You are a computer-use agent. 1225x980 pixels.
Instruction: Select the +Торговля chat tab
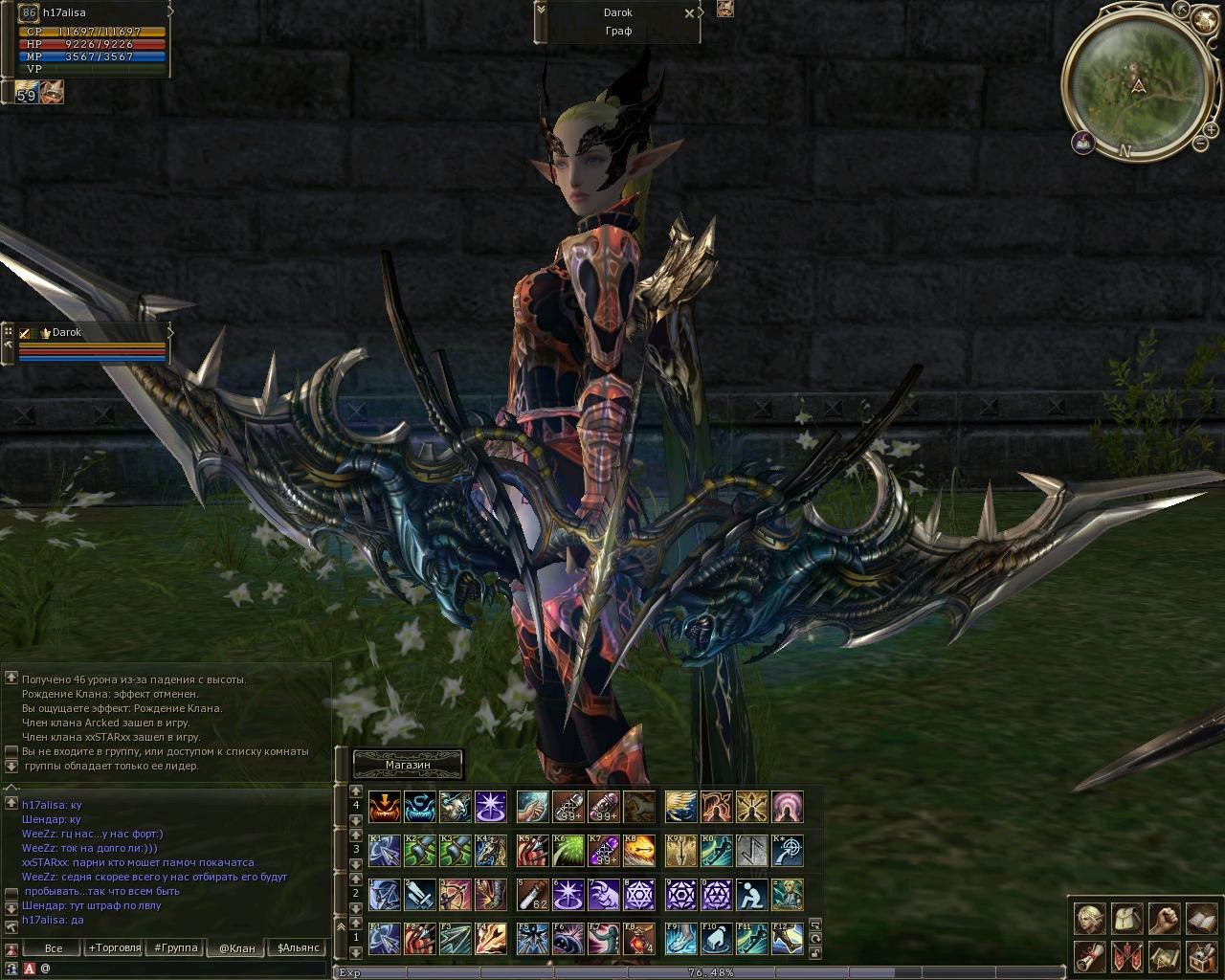click(114, 948)
